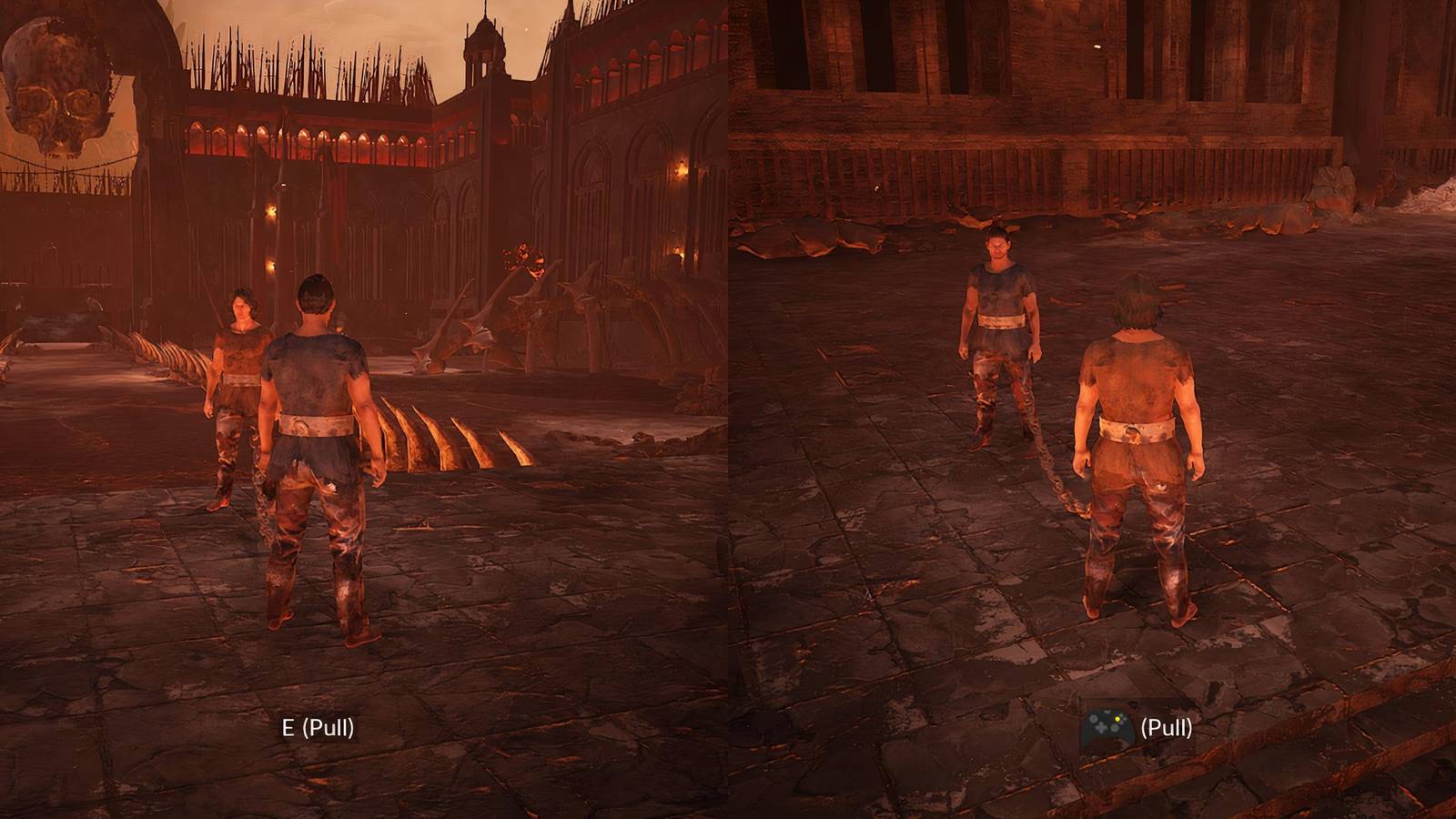Click the highlighted Y button on the gamepad icon

[1117, 719]
